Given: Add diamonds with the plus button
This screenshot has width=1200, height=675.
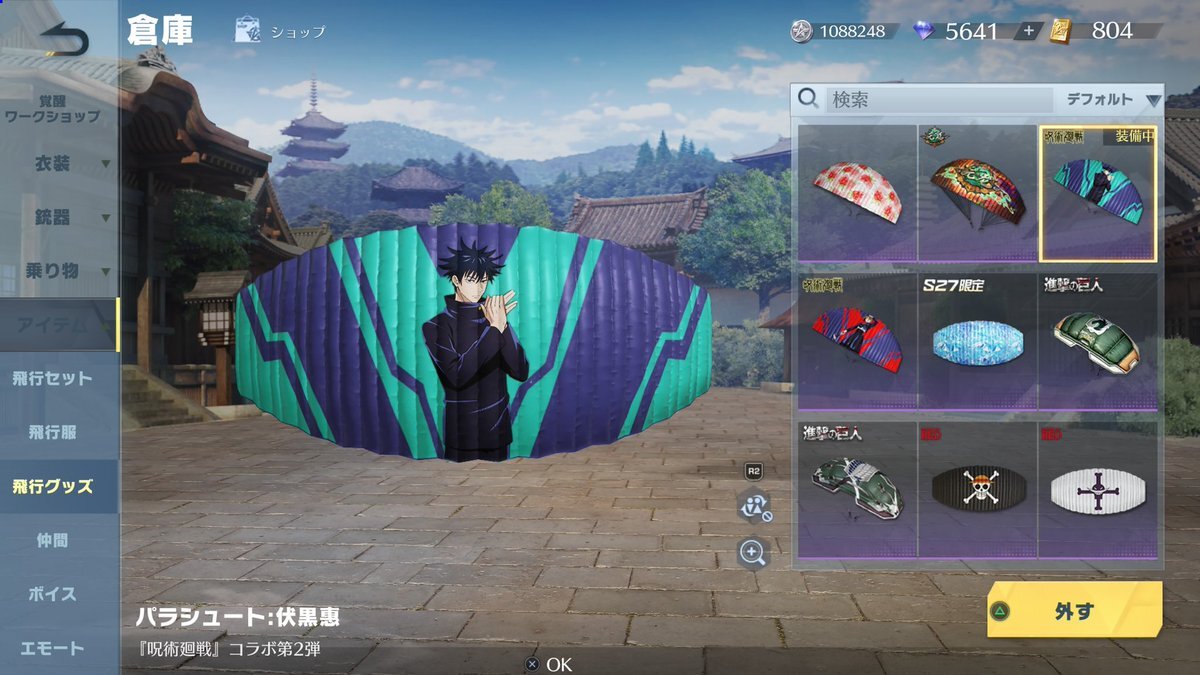Looking at the screenshot, I should coord(1028,31).
